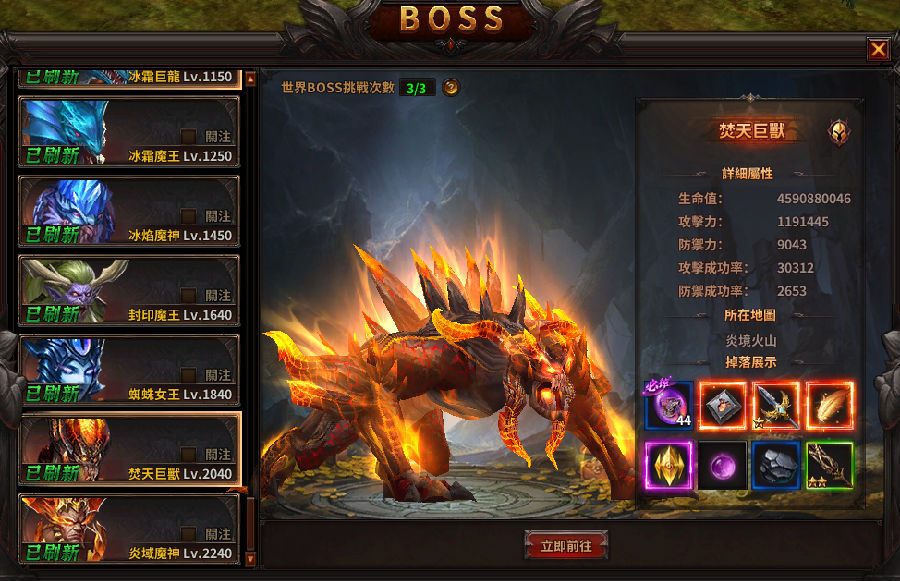Image resolution: width=900 pixels, height=581 pixels.
Task: Select boss 封印魔王 Lv.1640
Action: pyautogui.click(x=130, y=290)
